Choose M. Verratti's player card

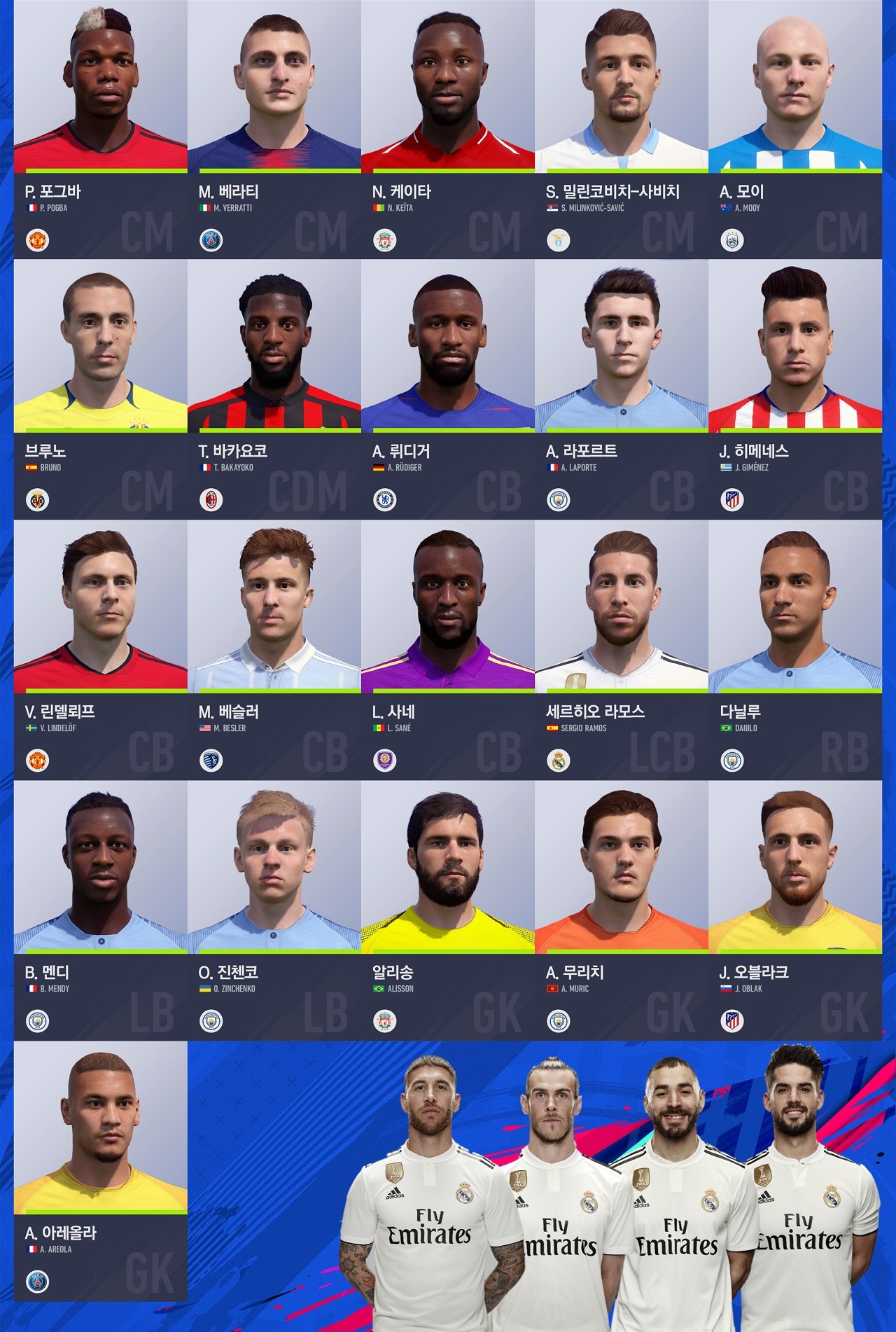click(x=274, y=130)
